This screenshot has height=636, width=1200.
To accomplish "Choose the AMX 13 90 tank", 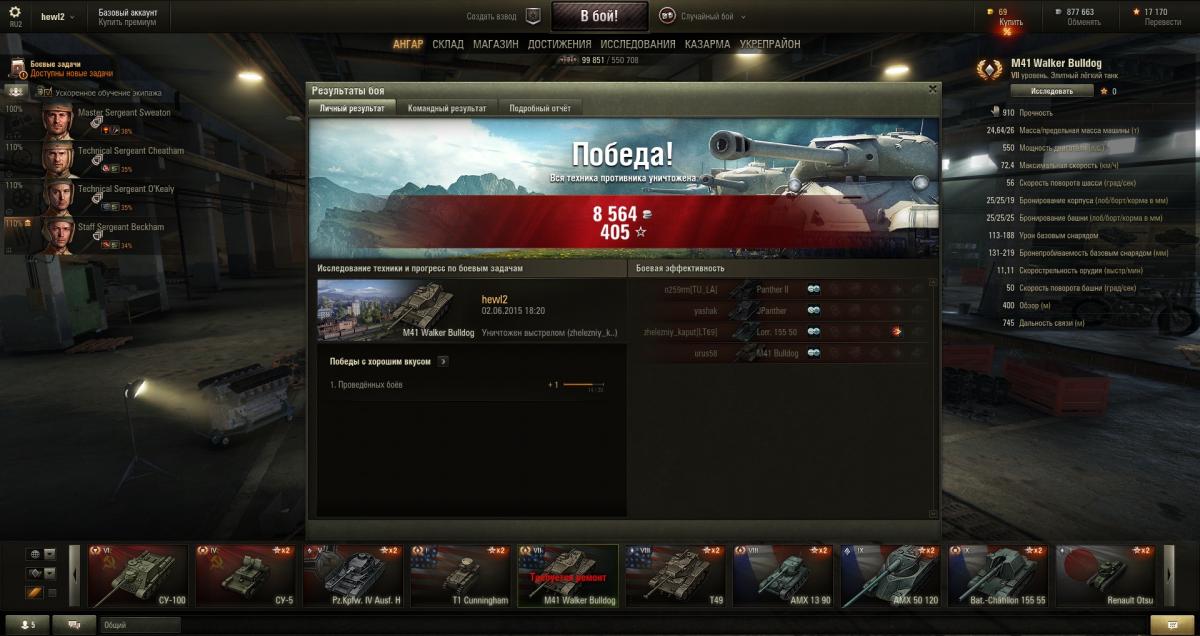I will pyautogui.click(x=783, y=576).
